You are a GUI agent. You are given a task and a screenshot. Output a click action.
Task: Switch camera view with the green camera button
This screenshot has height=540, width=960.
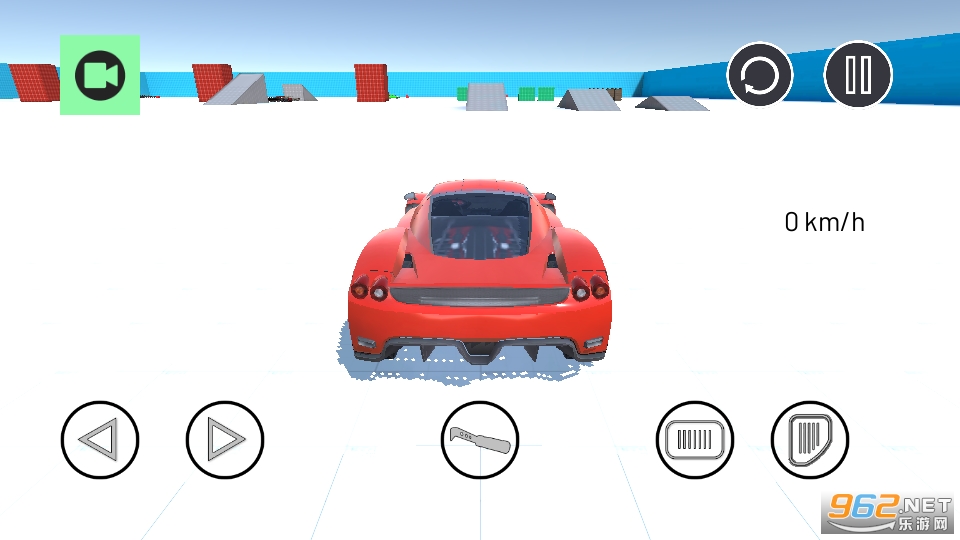point(100,76)
